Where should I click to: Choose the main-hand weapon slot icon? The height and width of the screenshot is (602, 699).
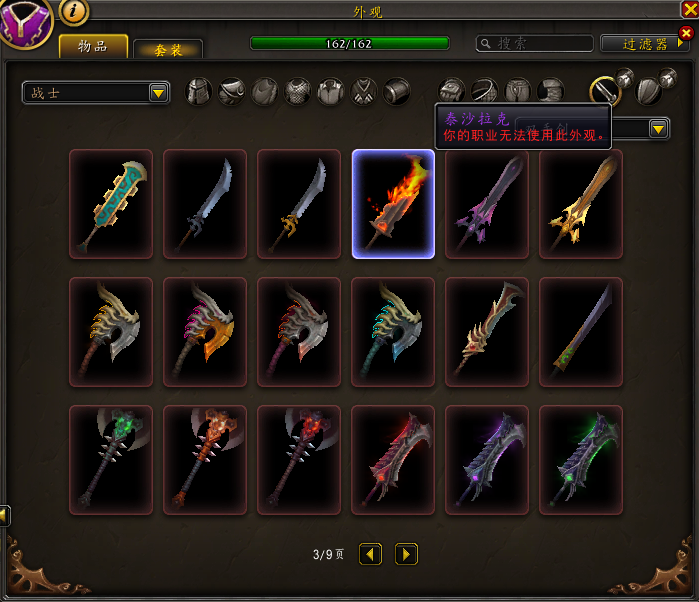click(x=604, y=92)
